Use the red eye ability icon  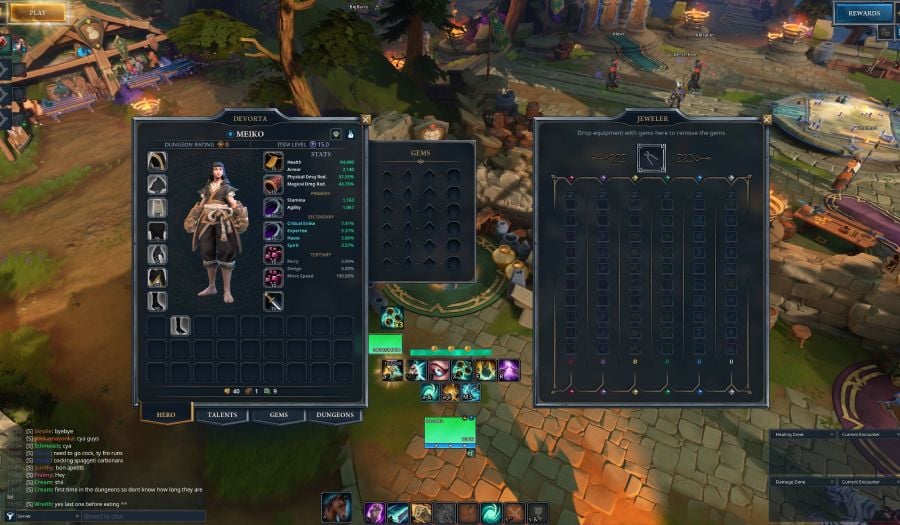(439, 370)
